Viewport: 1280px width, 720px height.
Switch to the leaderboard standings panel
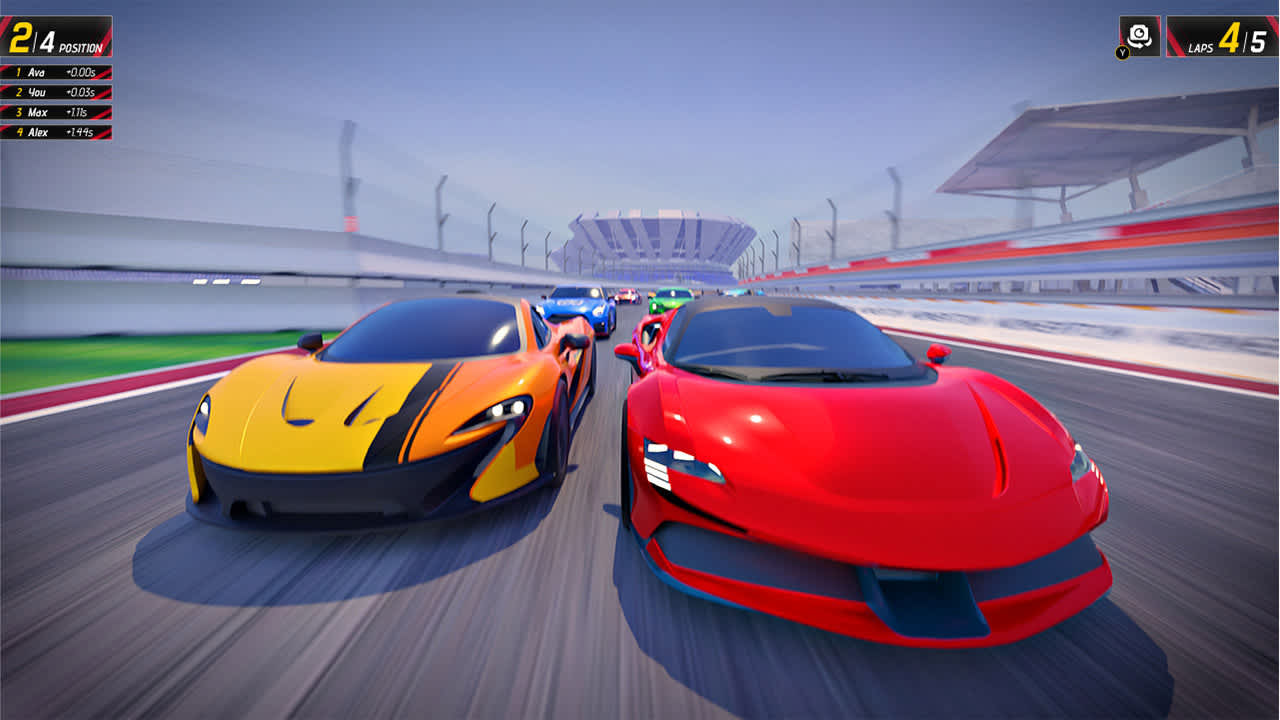click(x=55, y=101)
